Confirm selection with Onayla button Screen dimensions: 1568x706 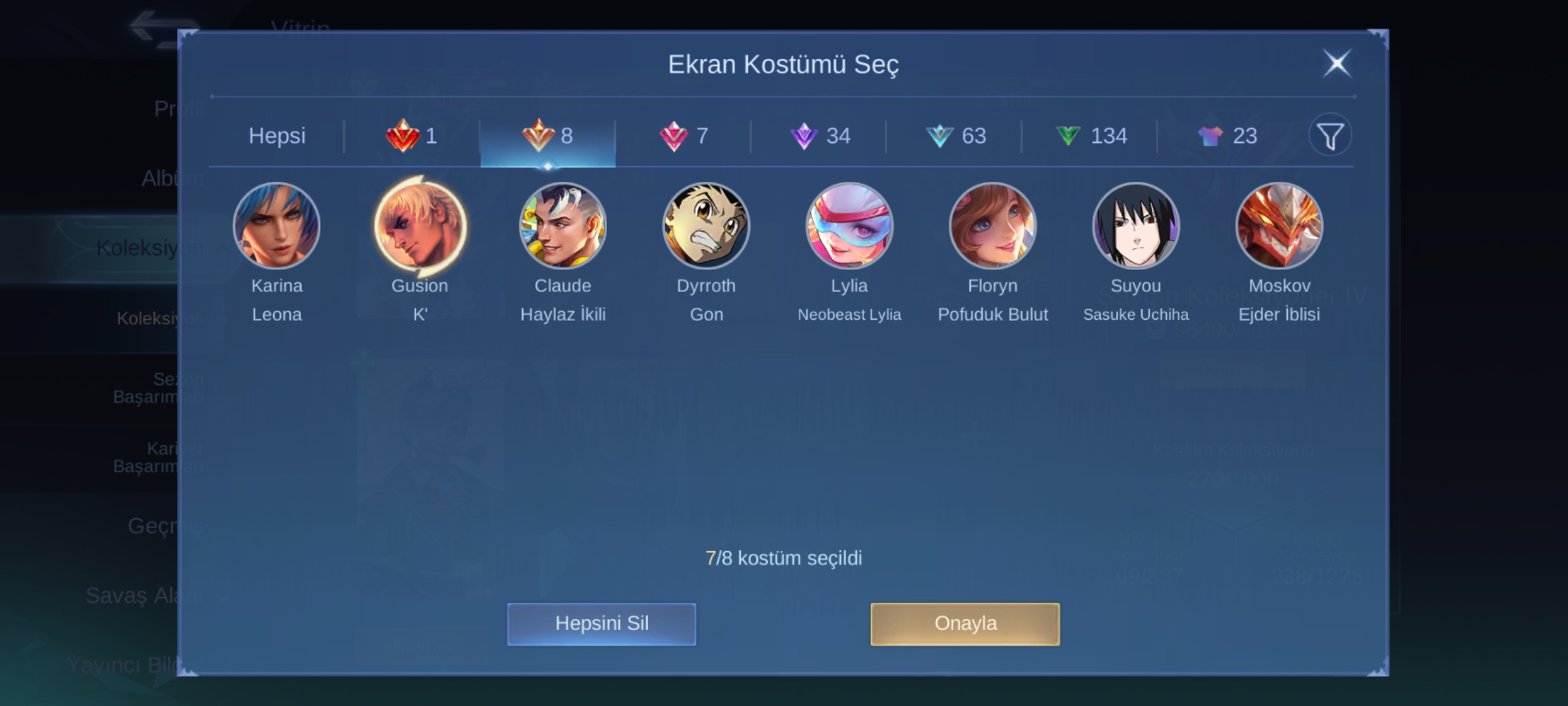965,624
